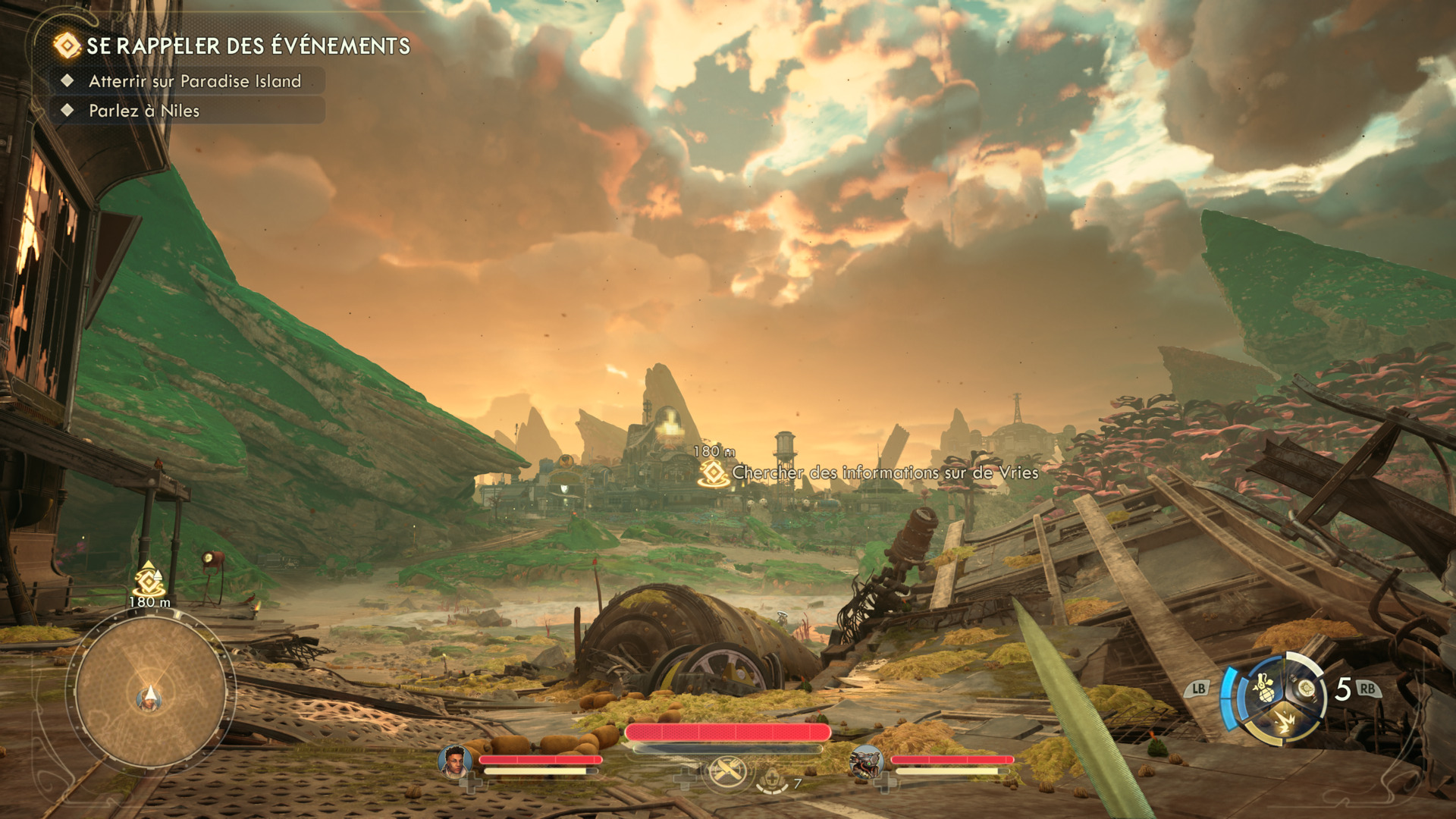Viewport: 1456px width, 819px height.
Task: Select the "Parlez à Niles" objective
Action: click(x=144, y=111)
